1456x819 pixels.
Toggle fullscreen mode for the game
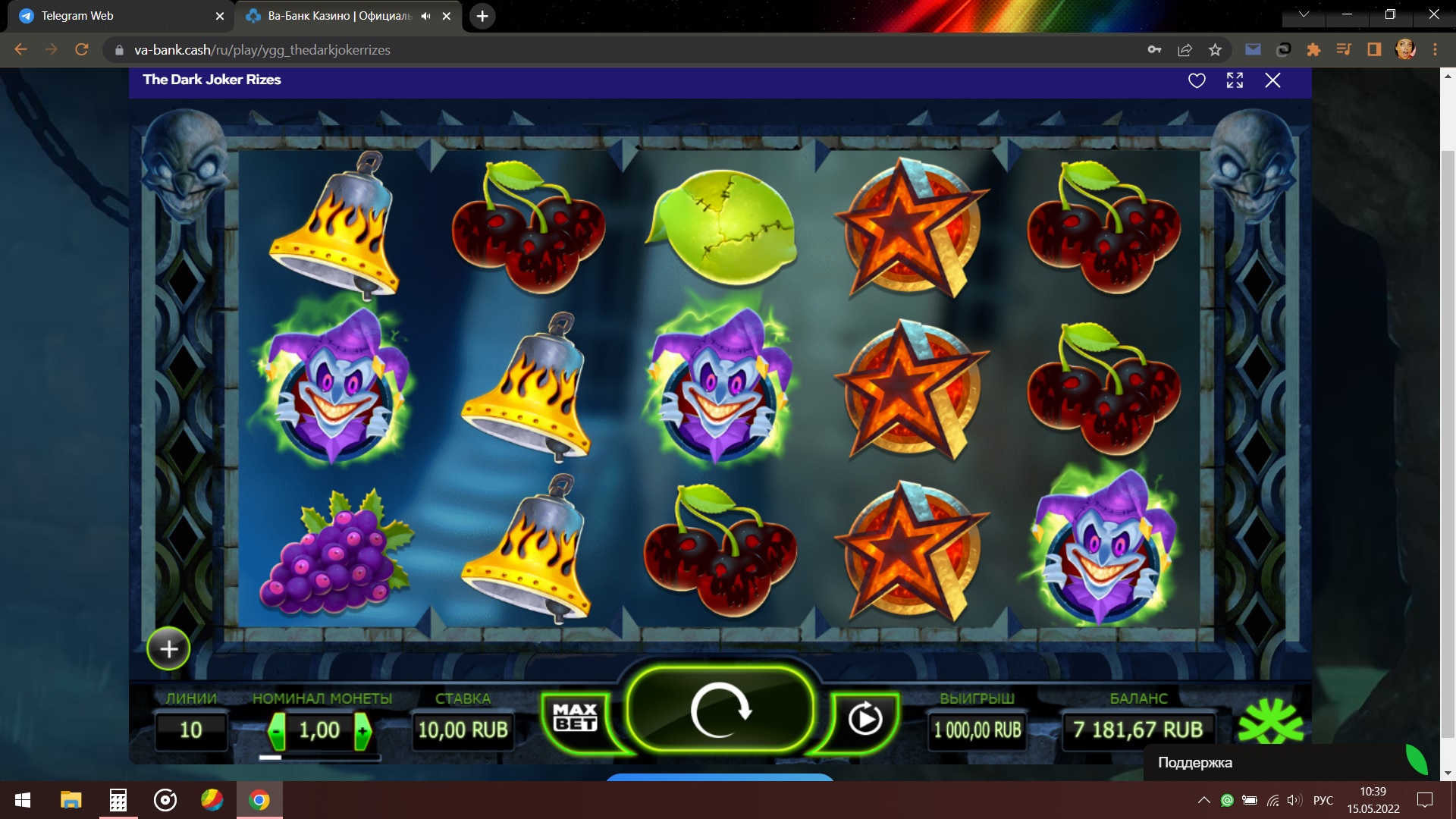tap(1235, 80)
